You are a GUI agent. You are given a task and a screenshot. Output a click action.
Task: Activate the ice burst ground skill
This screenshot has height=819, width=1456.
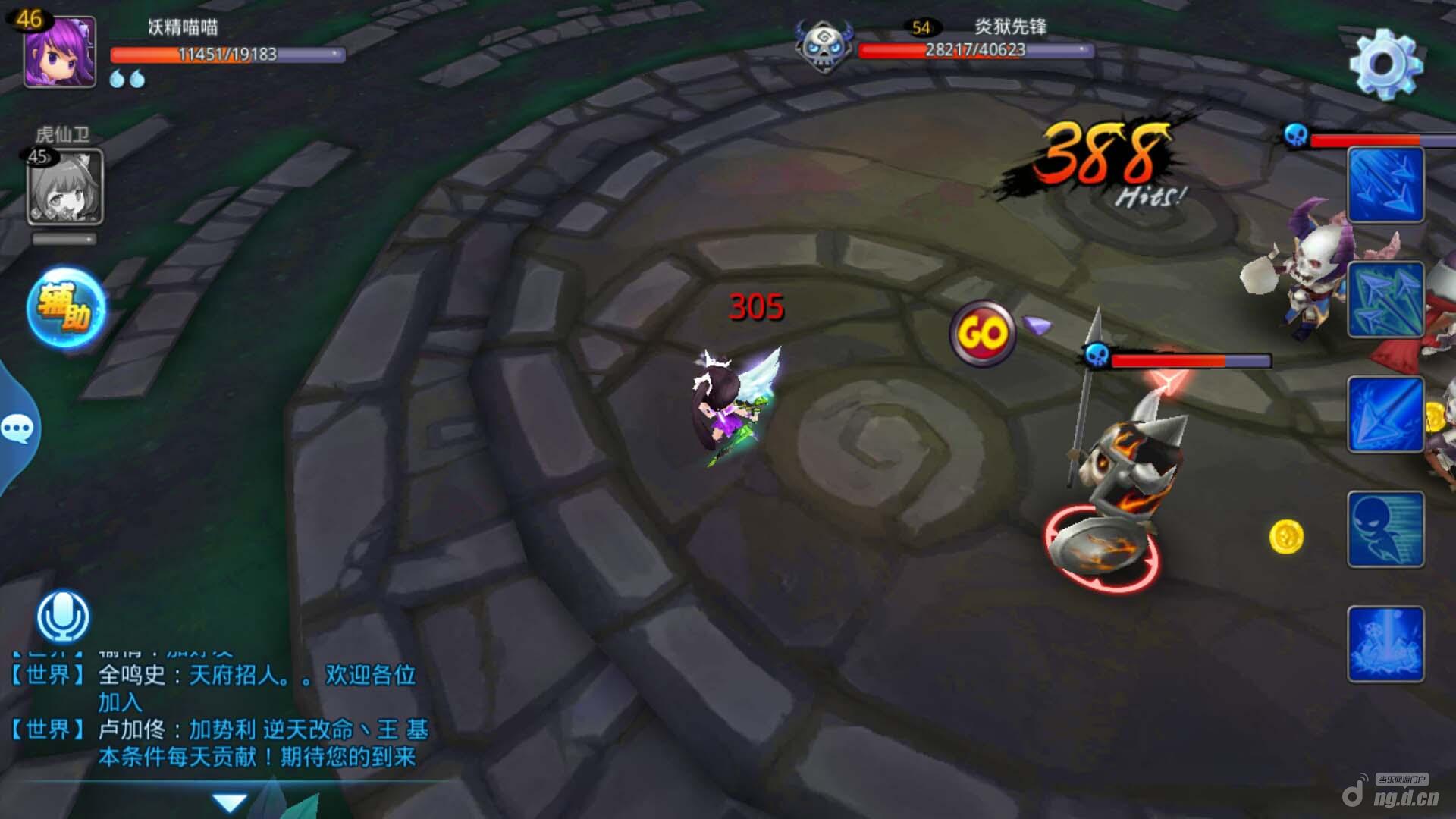pos(1385,645)
